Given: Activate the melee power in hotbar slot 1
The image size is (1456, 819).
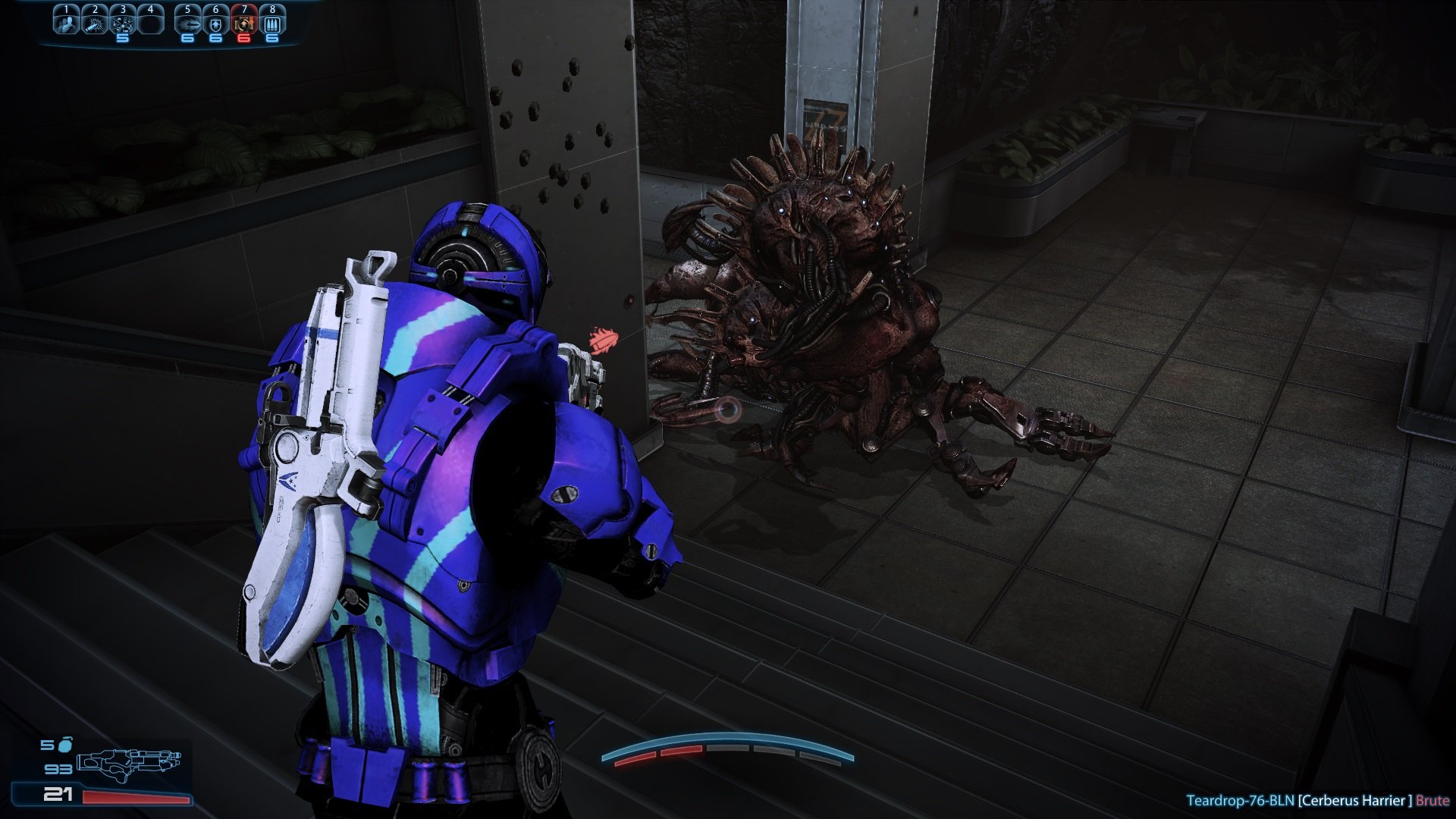Looking at the screenshot, I should (x=66, y=23).
